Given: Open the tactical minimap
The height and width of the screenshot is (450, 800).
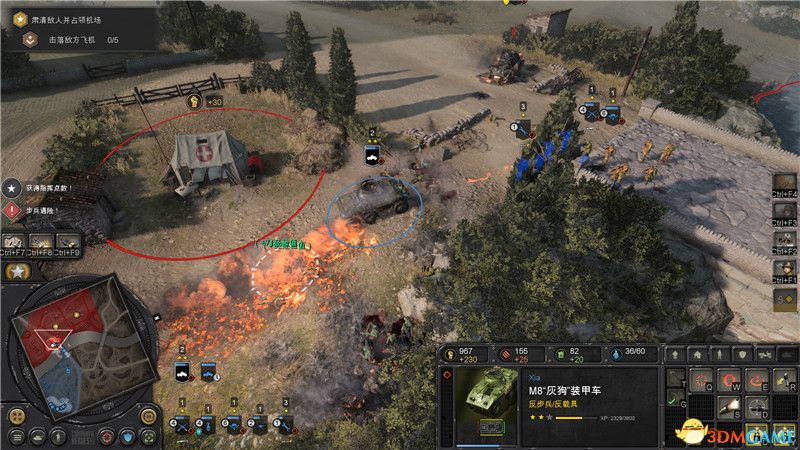Looking at the screenshot, I should (x=71, y=345).
